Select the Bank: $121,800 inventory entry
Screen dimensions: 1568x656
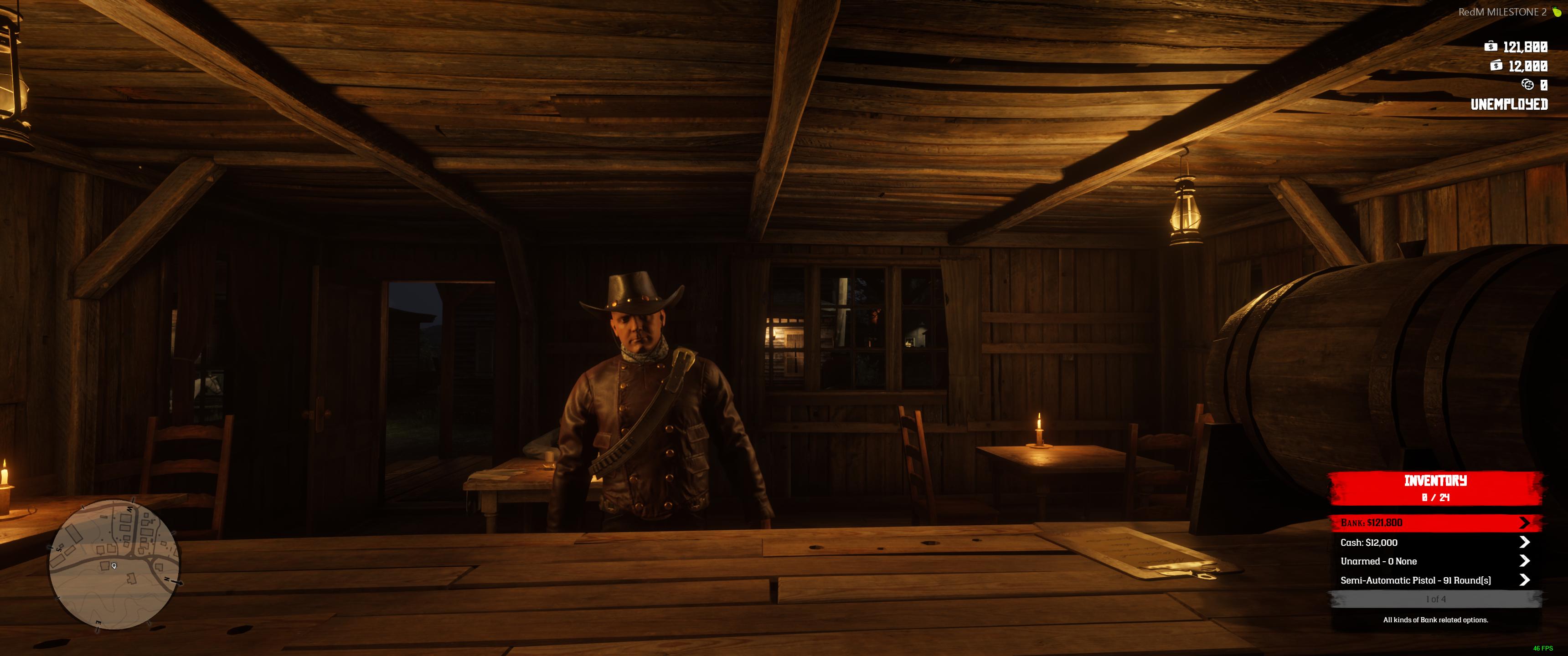tap(1434, 523)
